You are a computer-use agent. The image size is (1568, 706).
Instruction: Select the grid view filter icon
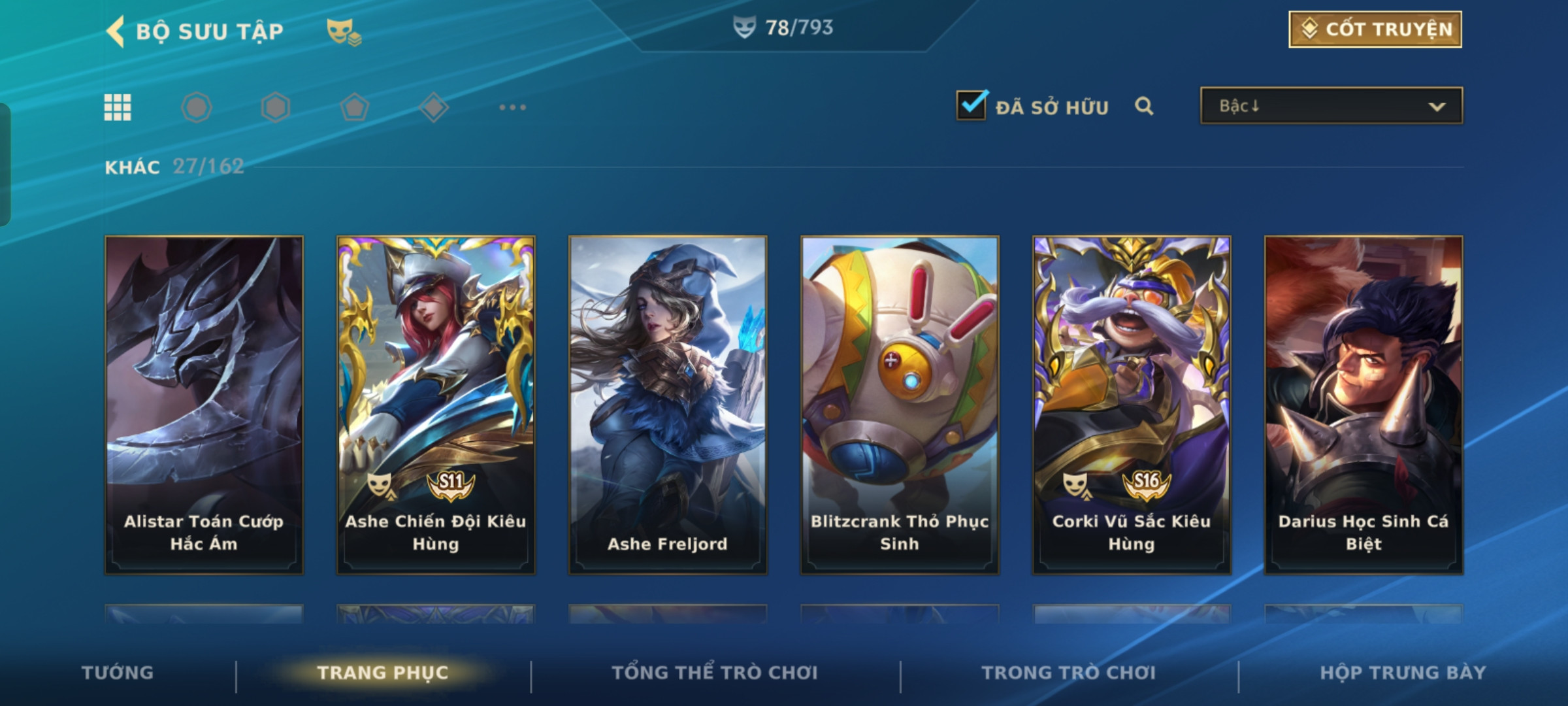click(118, 107)
